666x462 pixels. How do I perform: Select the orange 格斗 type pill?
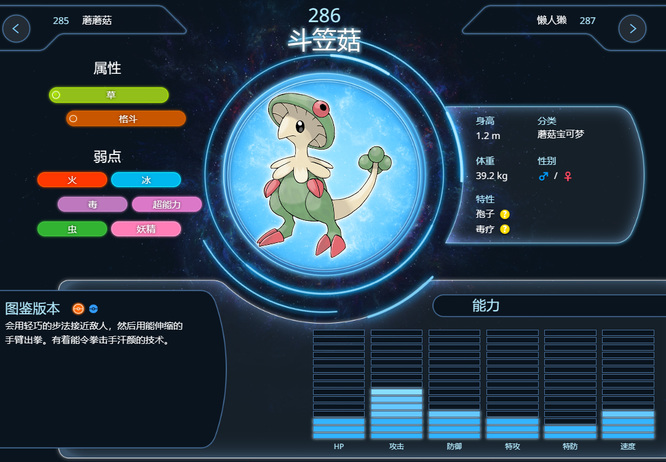126,119
